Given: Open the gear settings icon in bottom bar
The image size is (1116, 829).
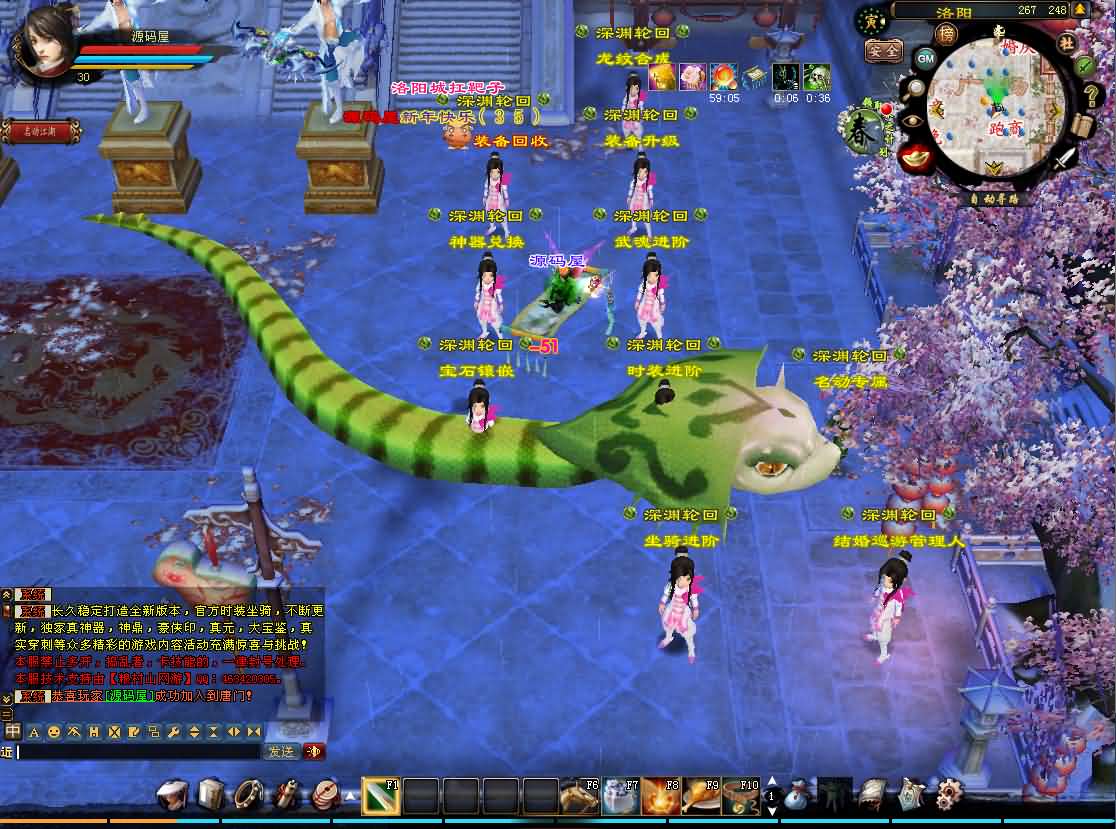Looking at the screenshot, I should [x=948, y=795].
